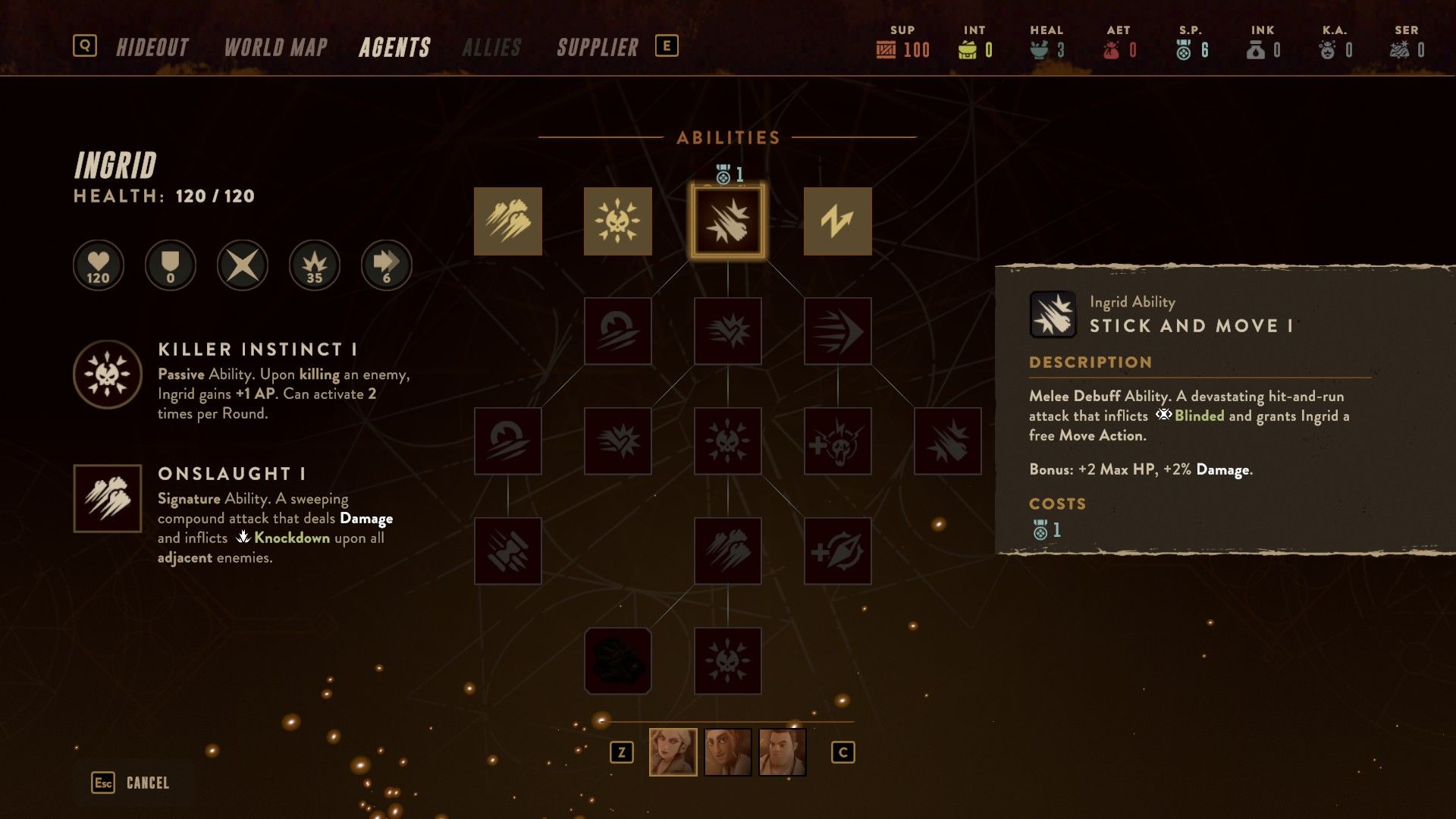
Task: Switch to the WORLD MAP tab
Action: (275, 46)
